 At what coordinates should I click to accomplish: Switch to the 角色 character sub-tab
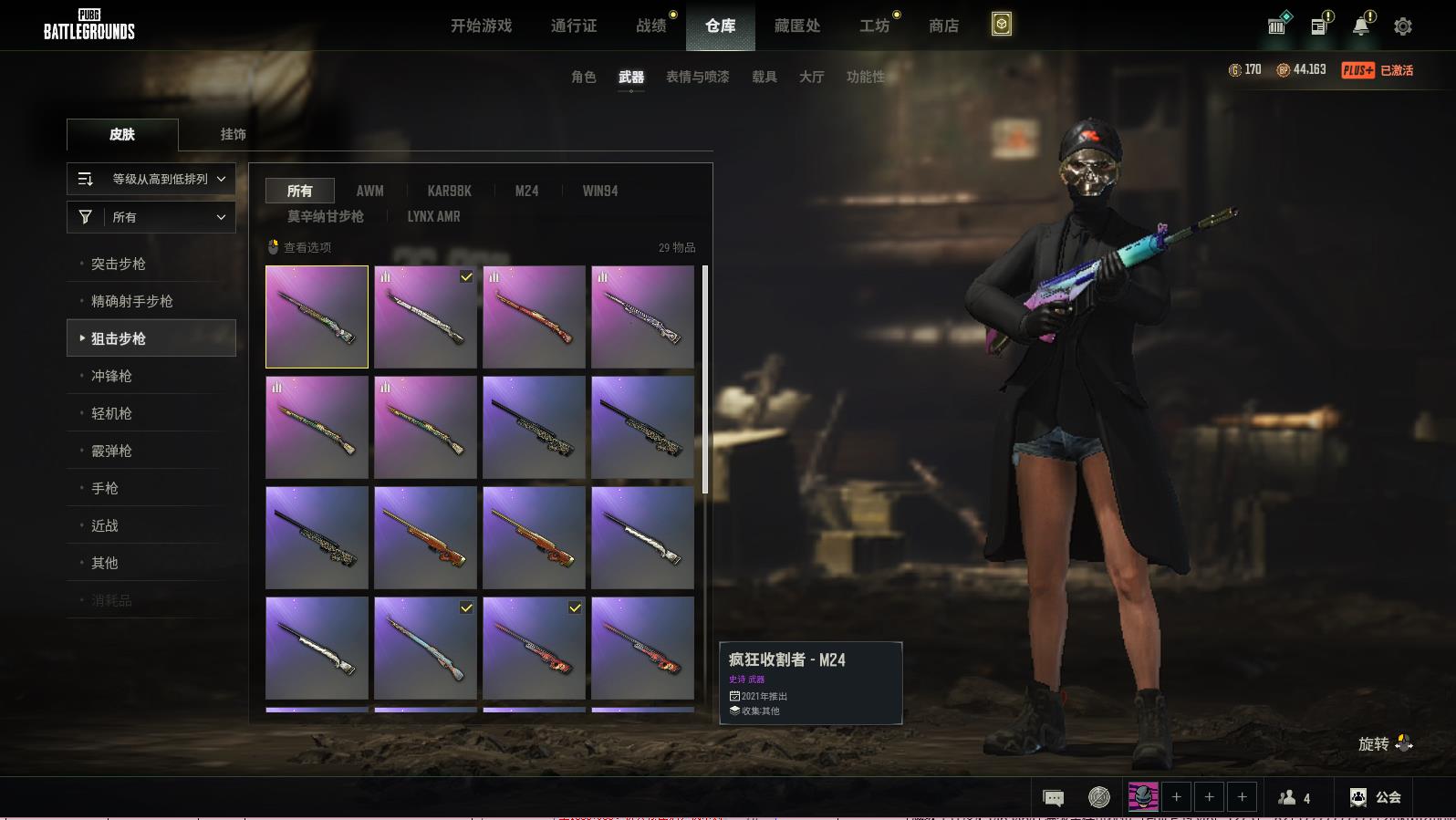[x=583, y=77]
